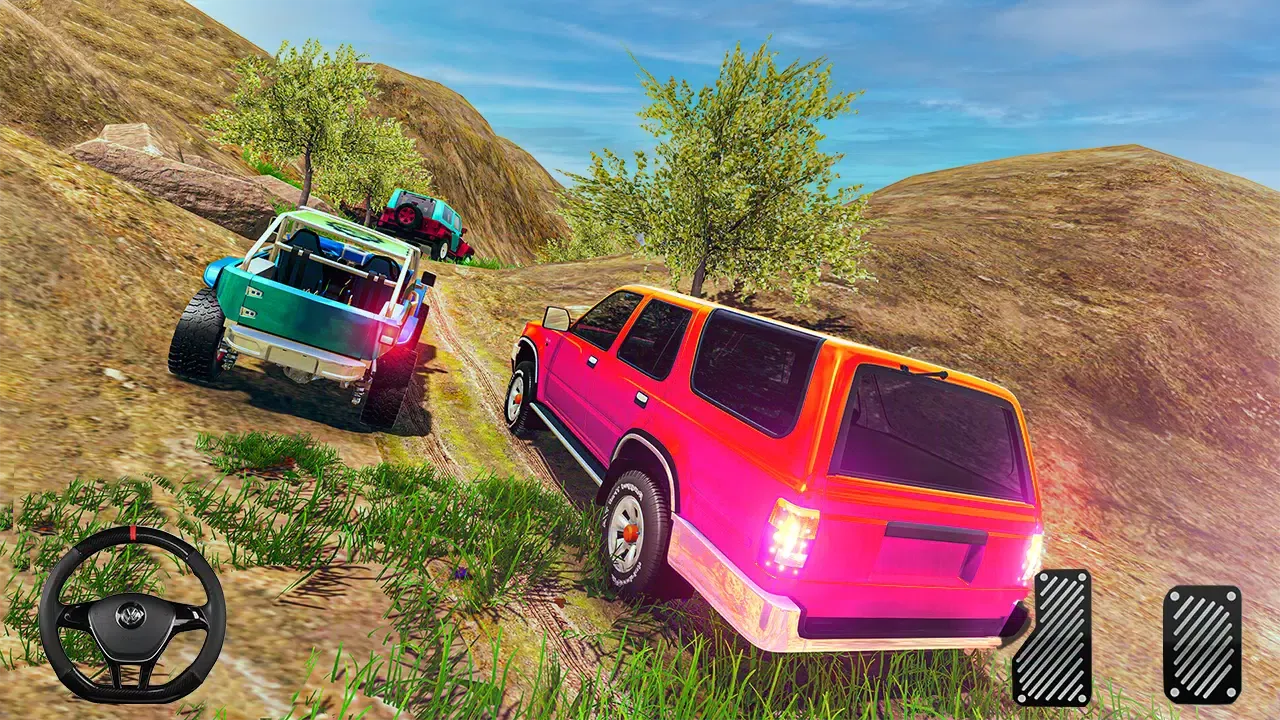Tap the red stripe marker atop the steering wheel

tap(133, 534)
